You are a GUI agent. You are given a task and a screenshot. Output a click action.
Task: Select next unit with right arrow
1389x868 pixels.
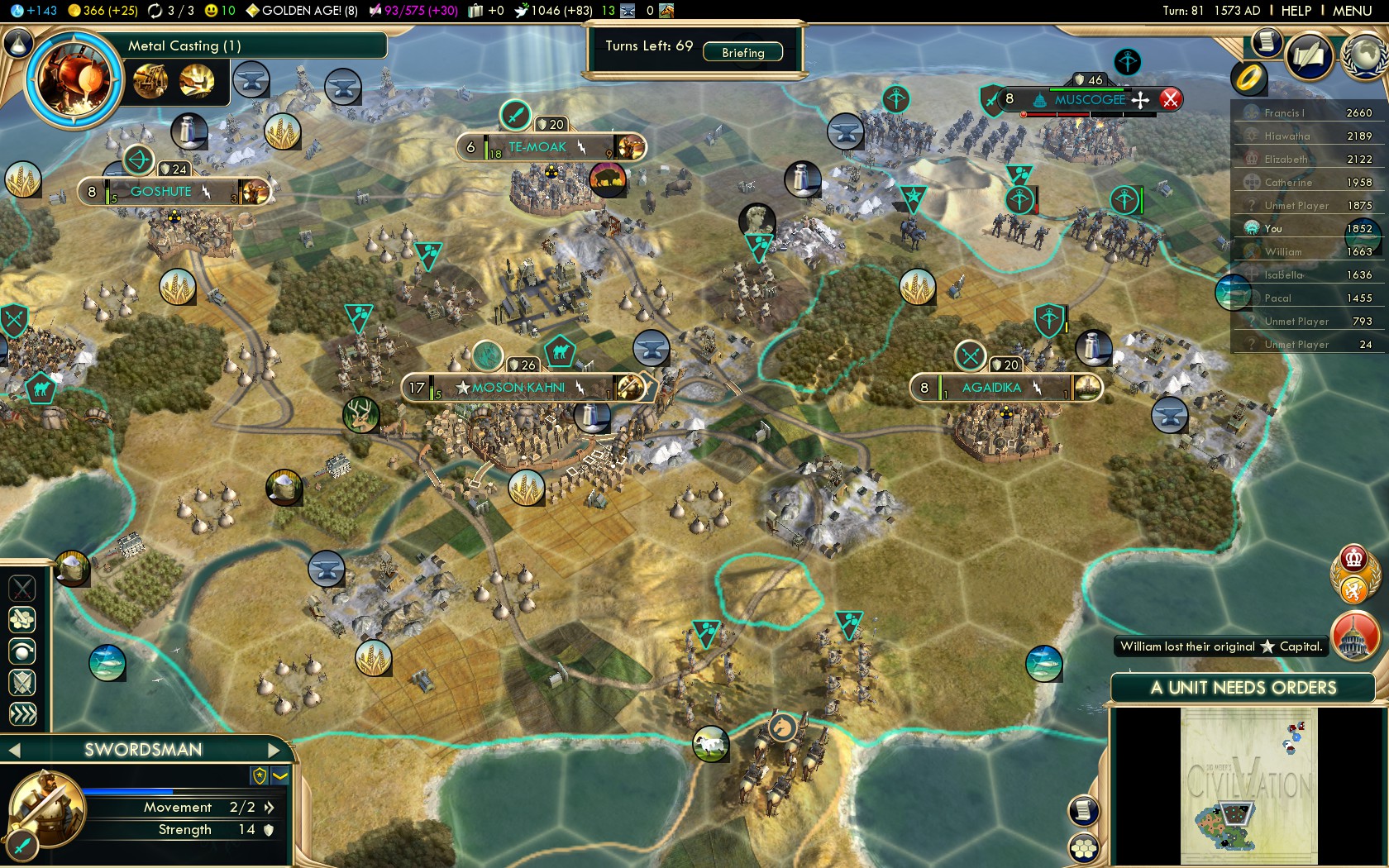[274, 750]
